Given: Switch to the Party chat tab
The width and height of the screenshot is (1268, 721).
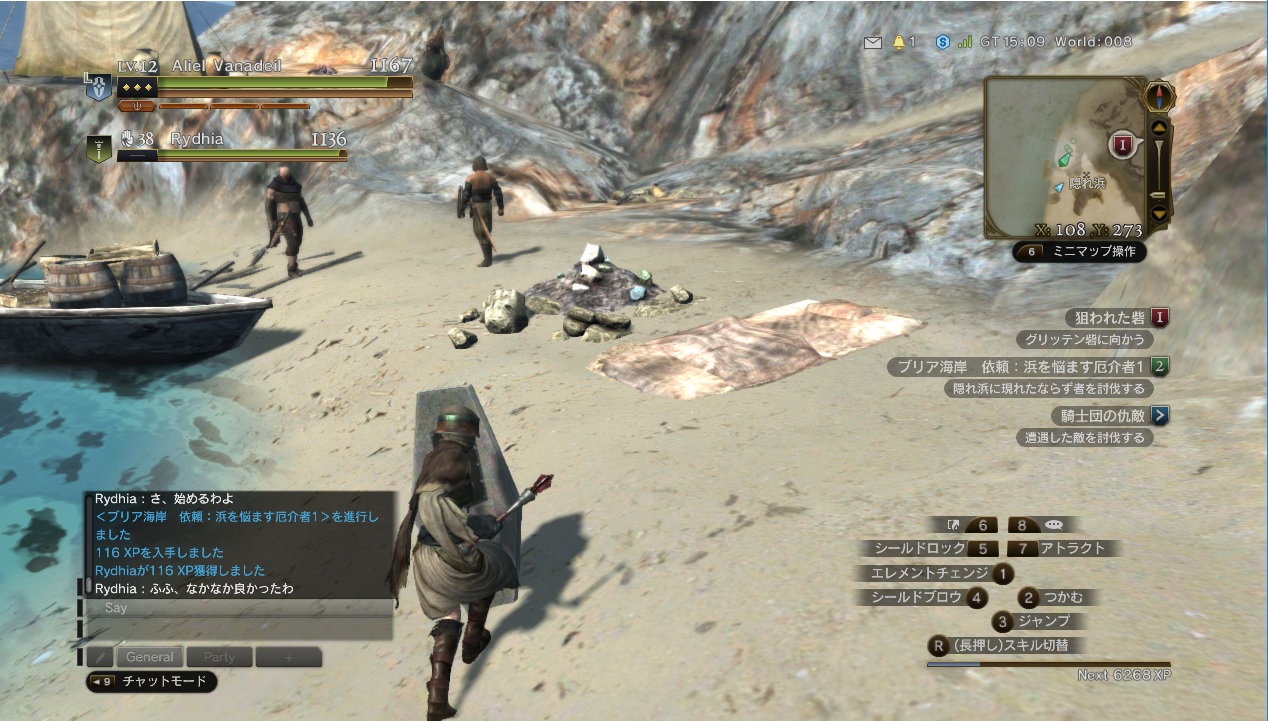Looking at the screenshot, I should (x=219, y=657).
